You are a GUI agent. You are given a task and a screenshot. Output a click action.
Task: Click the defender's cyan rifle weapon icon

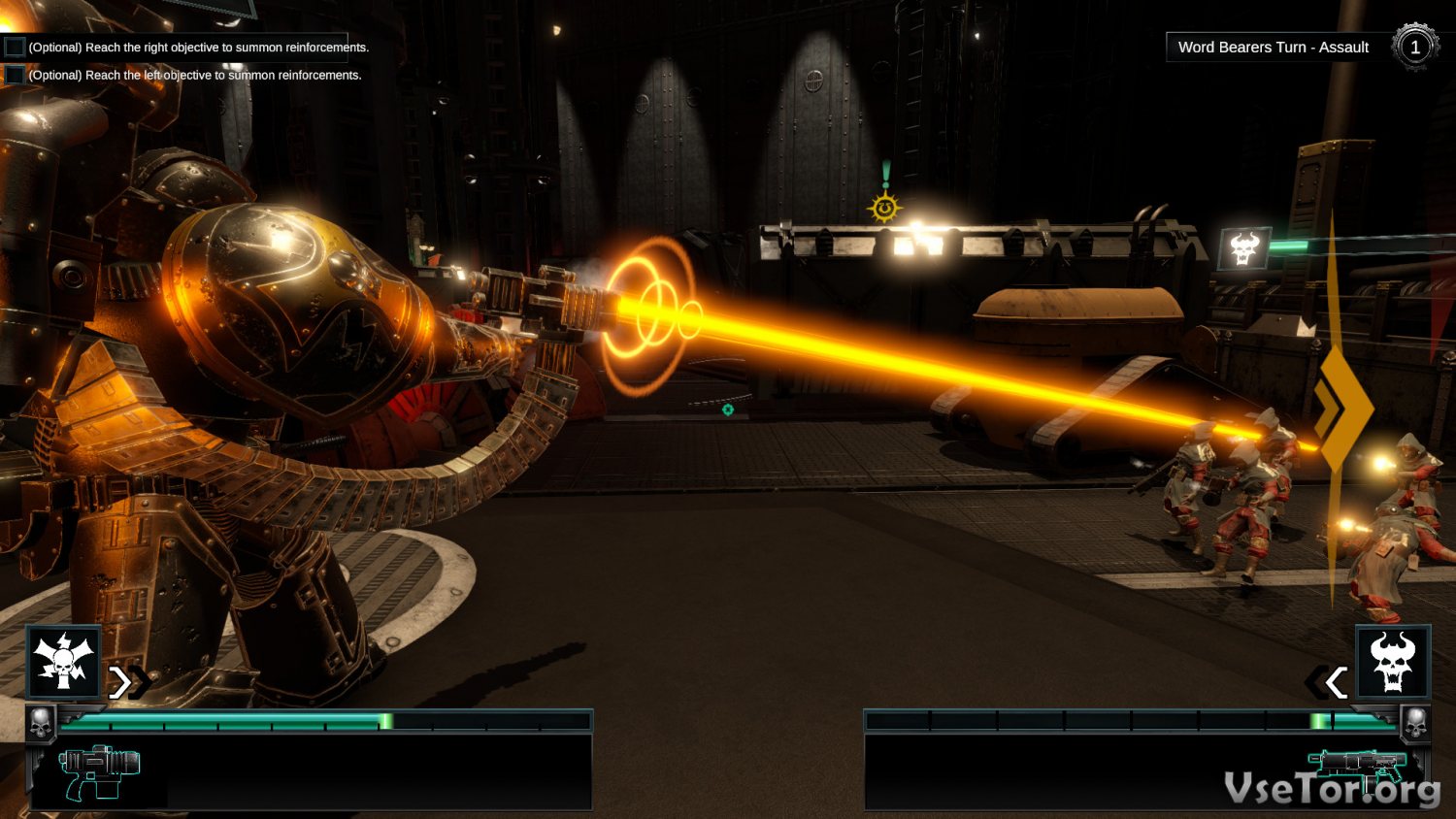[x=1356, y=769]
